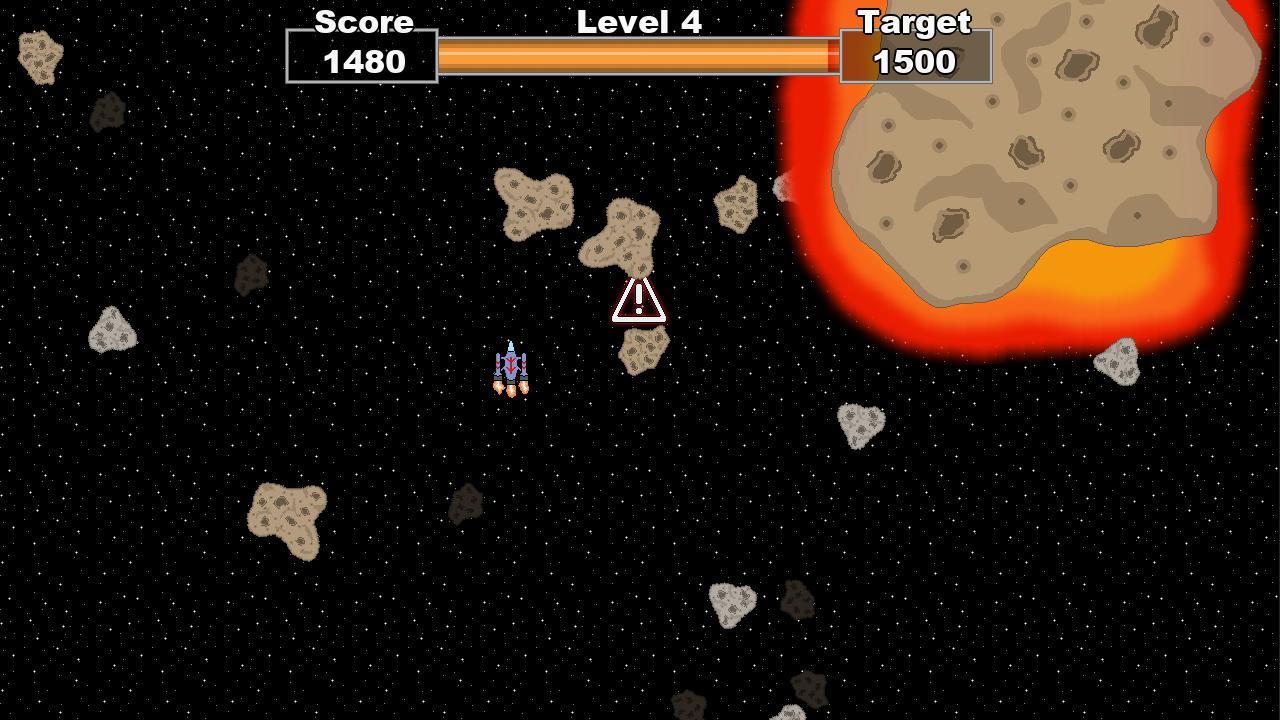Click the faded asteroid near bottom left

(468, 500)
